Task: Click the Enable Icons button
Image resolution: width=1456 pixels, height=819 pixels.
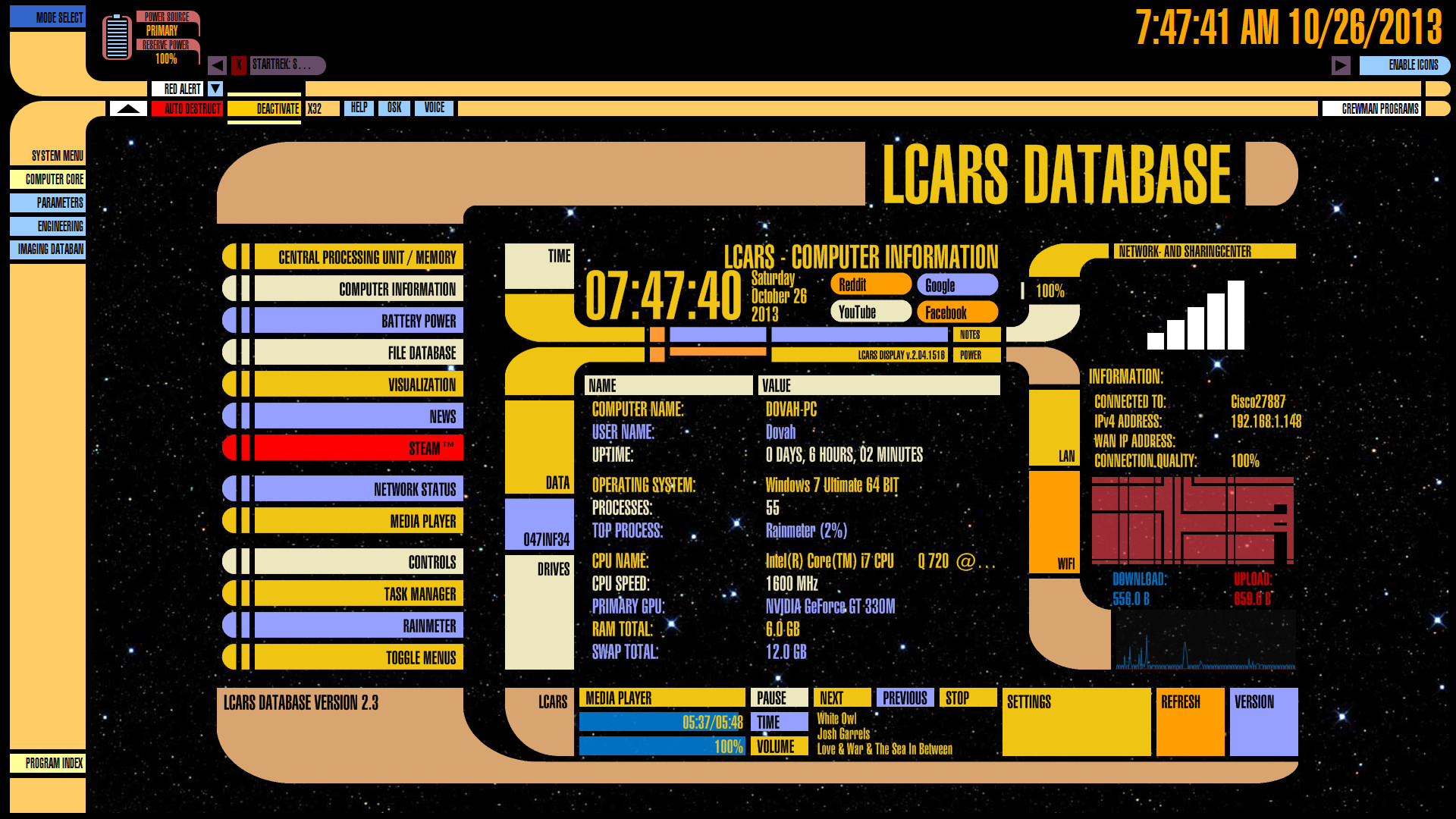Action: [x=1404, y=65]
